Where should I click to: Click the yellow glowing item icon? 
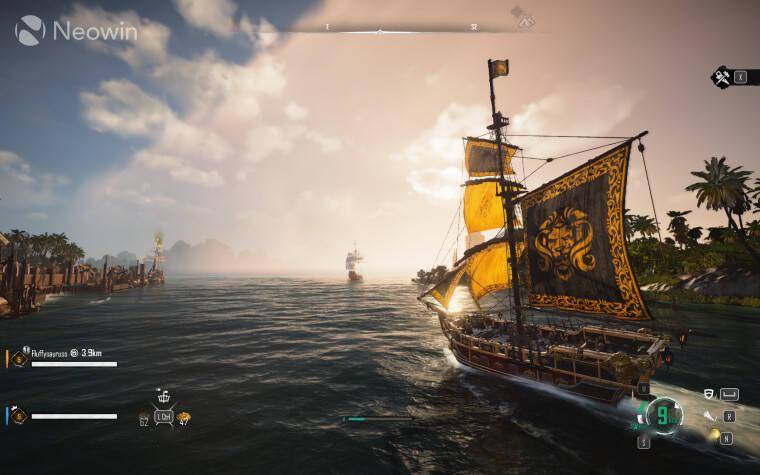(712, 436)
